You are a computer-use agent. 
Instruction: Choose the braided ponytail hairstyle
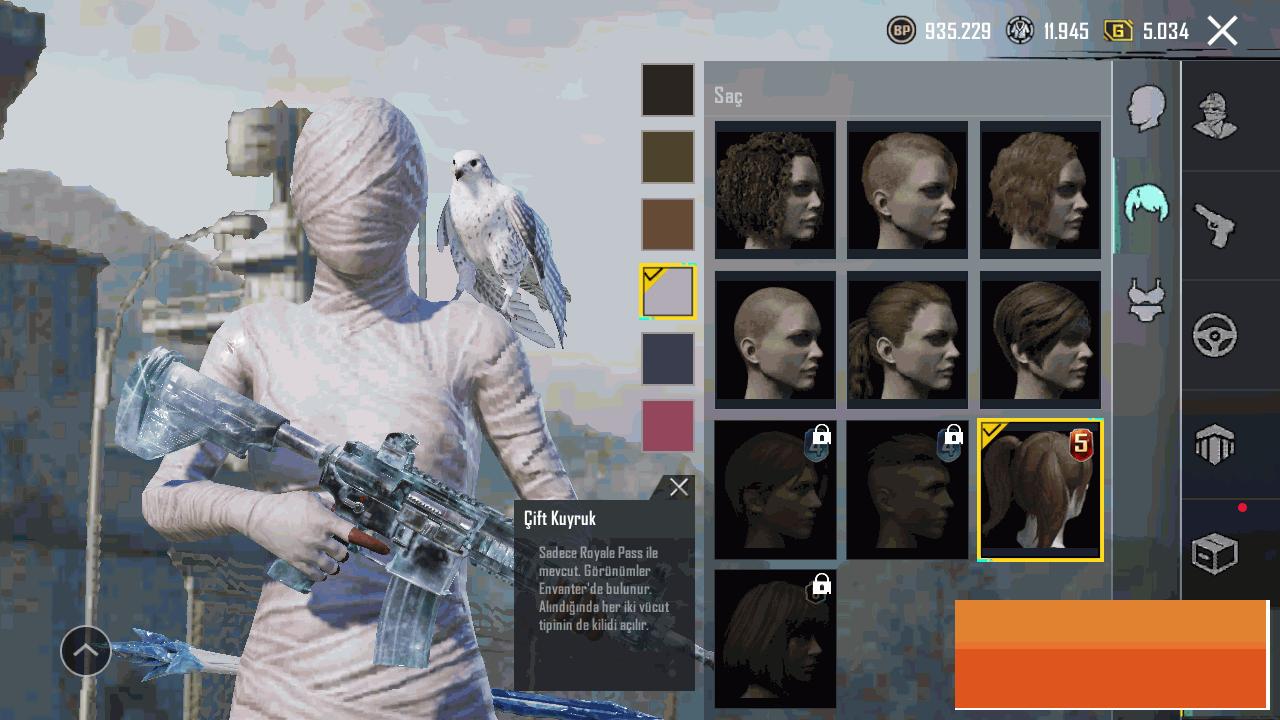coord(907,339)
